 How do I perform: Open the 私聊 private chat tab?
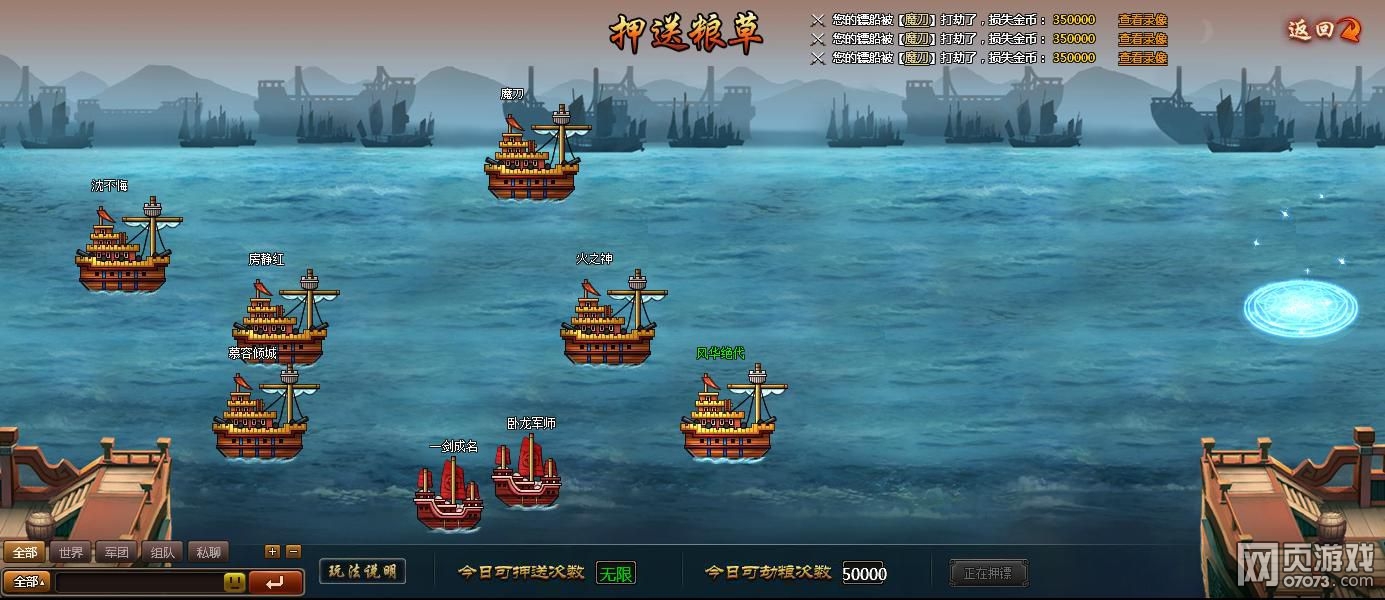(208, 552)
